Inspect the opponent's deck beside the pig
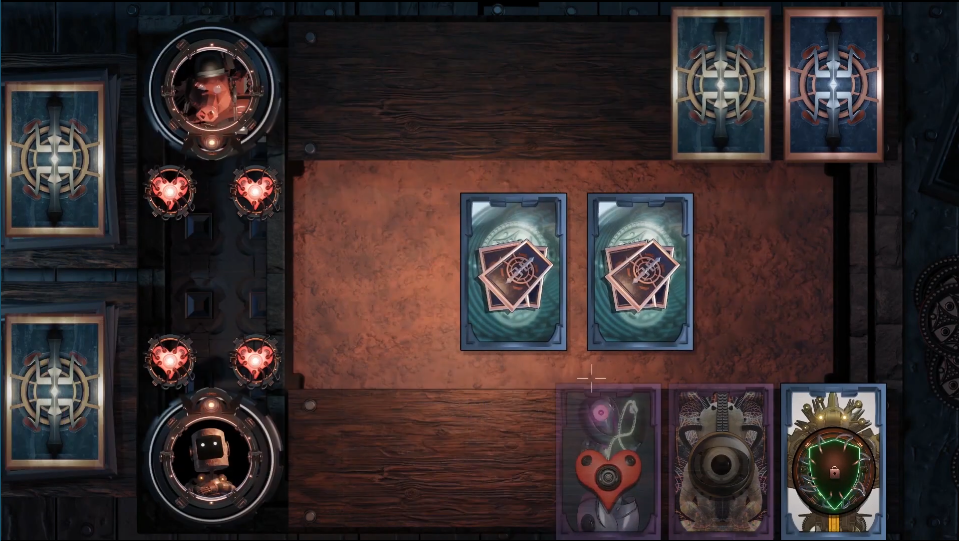This screenshot has height=541, width=959. [56, 159]
